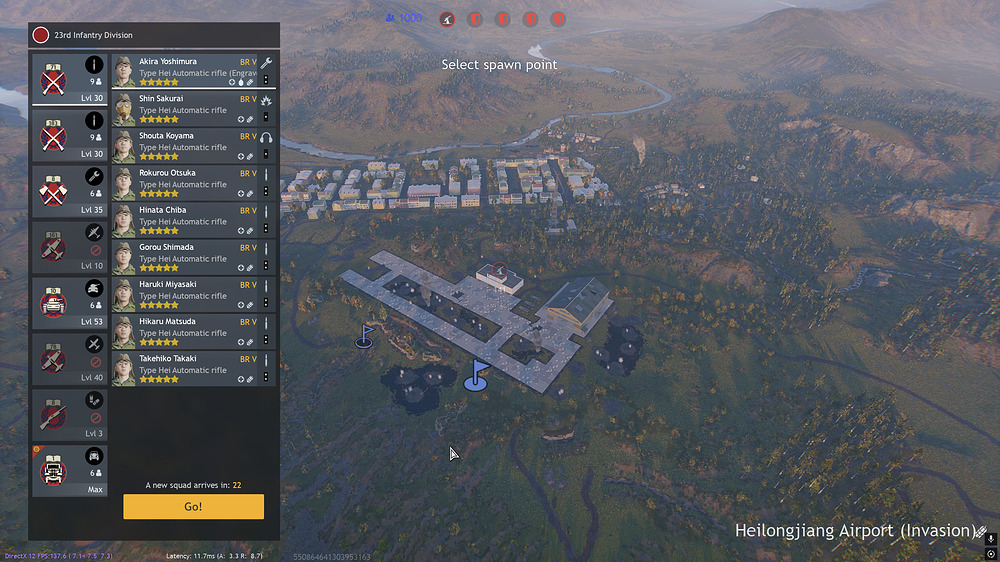This screenshot has height=562, width=1000.
Task: Click the 23rd Infantry Division header
Action: pyautogui.click(x=93, y=35)
